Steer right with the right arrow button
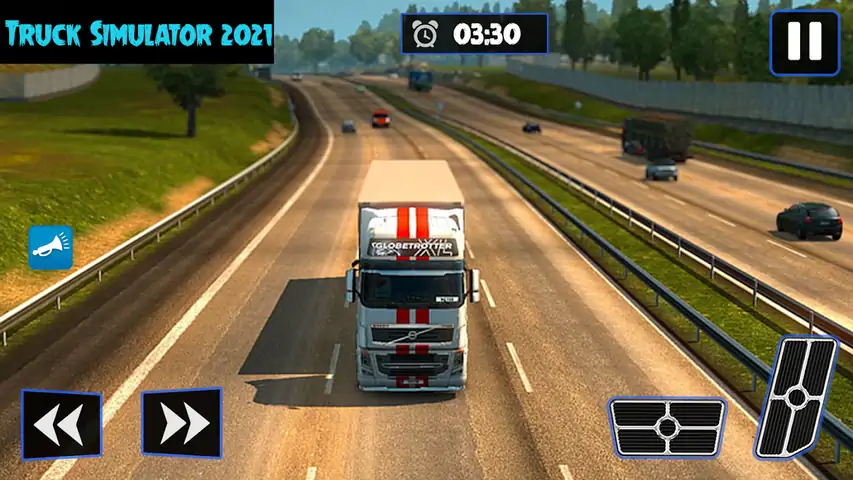 [x=181, y=423]
